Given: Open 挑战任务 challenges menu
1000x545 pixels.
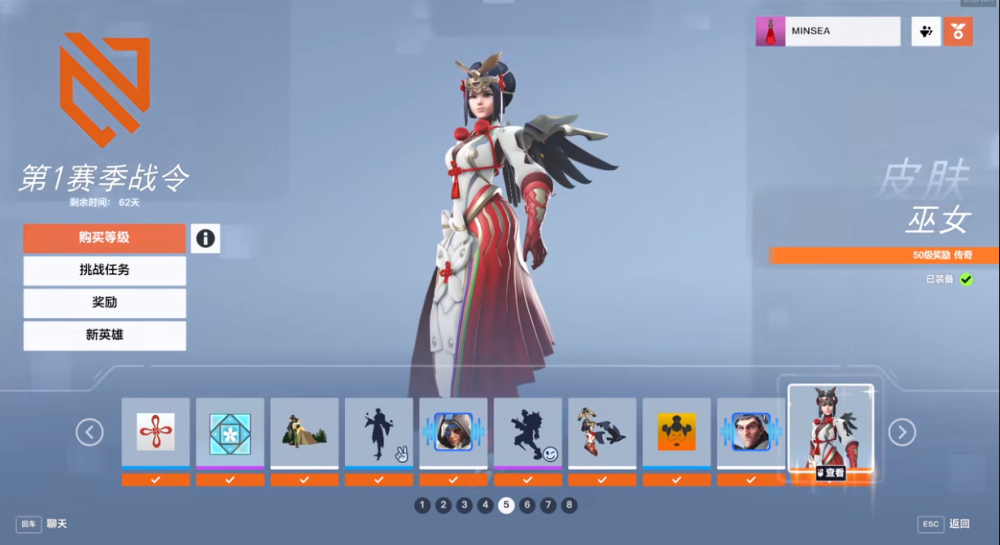Looking at the screenshot, I should coord(104,270).
